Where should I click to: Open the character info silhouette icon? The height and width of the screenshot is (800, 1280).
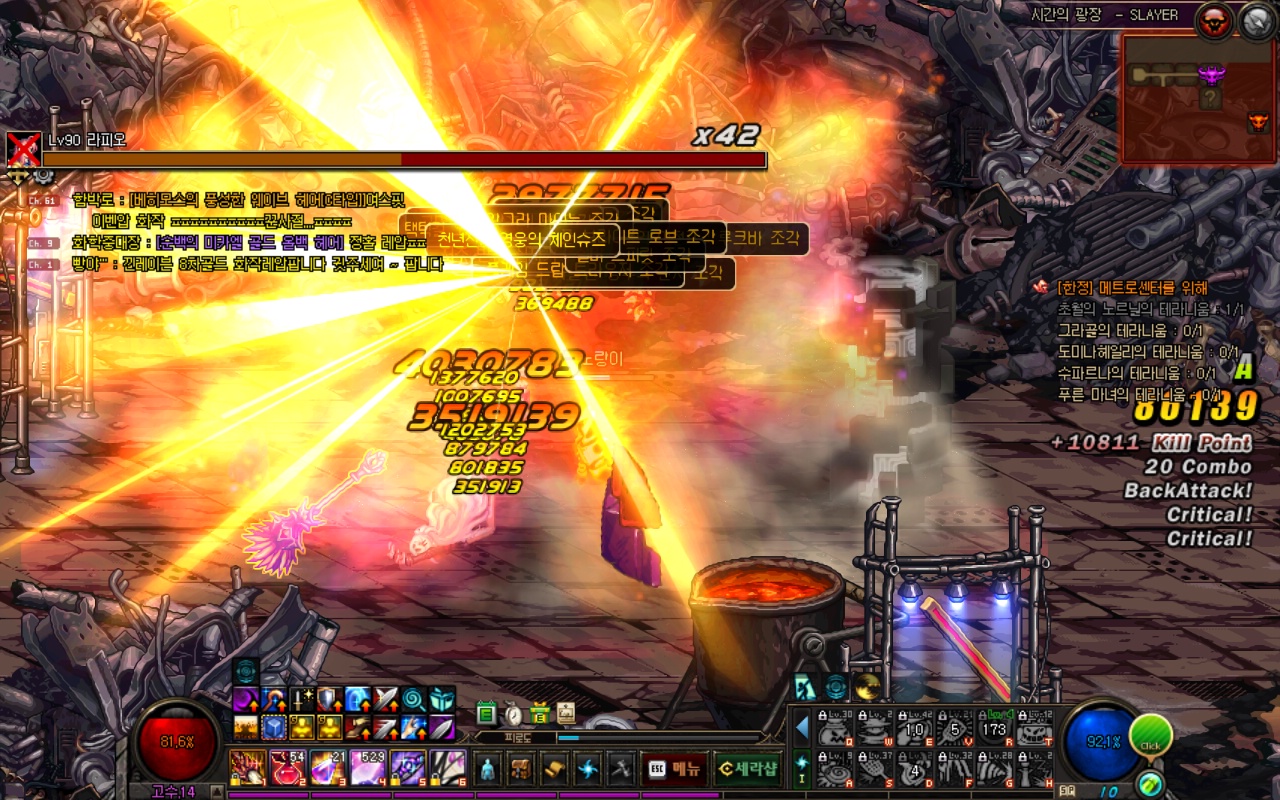tap(487, 768)
